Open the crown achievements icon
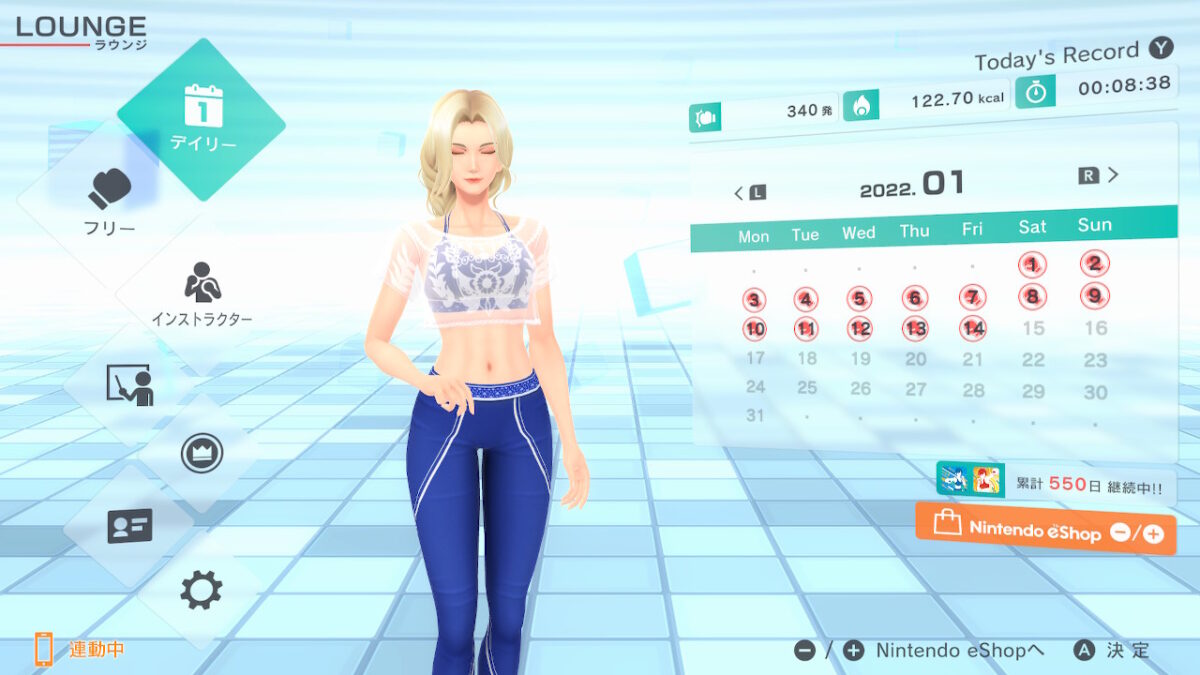The height and width of the screenshot is (675, 1200). 201,454
